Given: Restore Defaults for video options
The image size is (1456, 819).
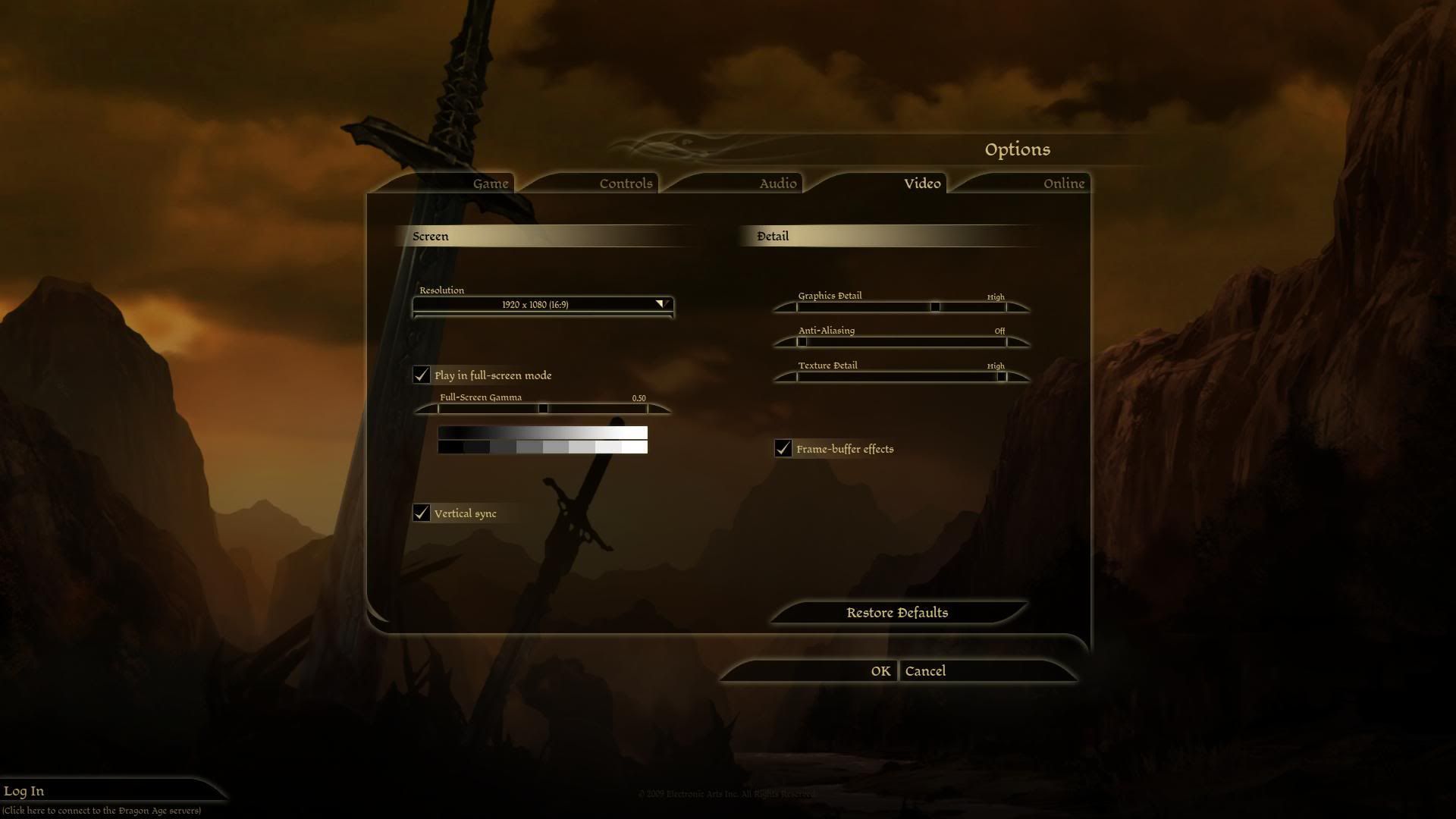Looking at the screenshot, I should (x=897, y=613).
